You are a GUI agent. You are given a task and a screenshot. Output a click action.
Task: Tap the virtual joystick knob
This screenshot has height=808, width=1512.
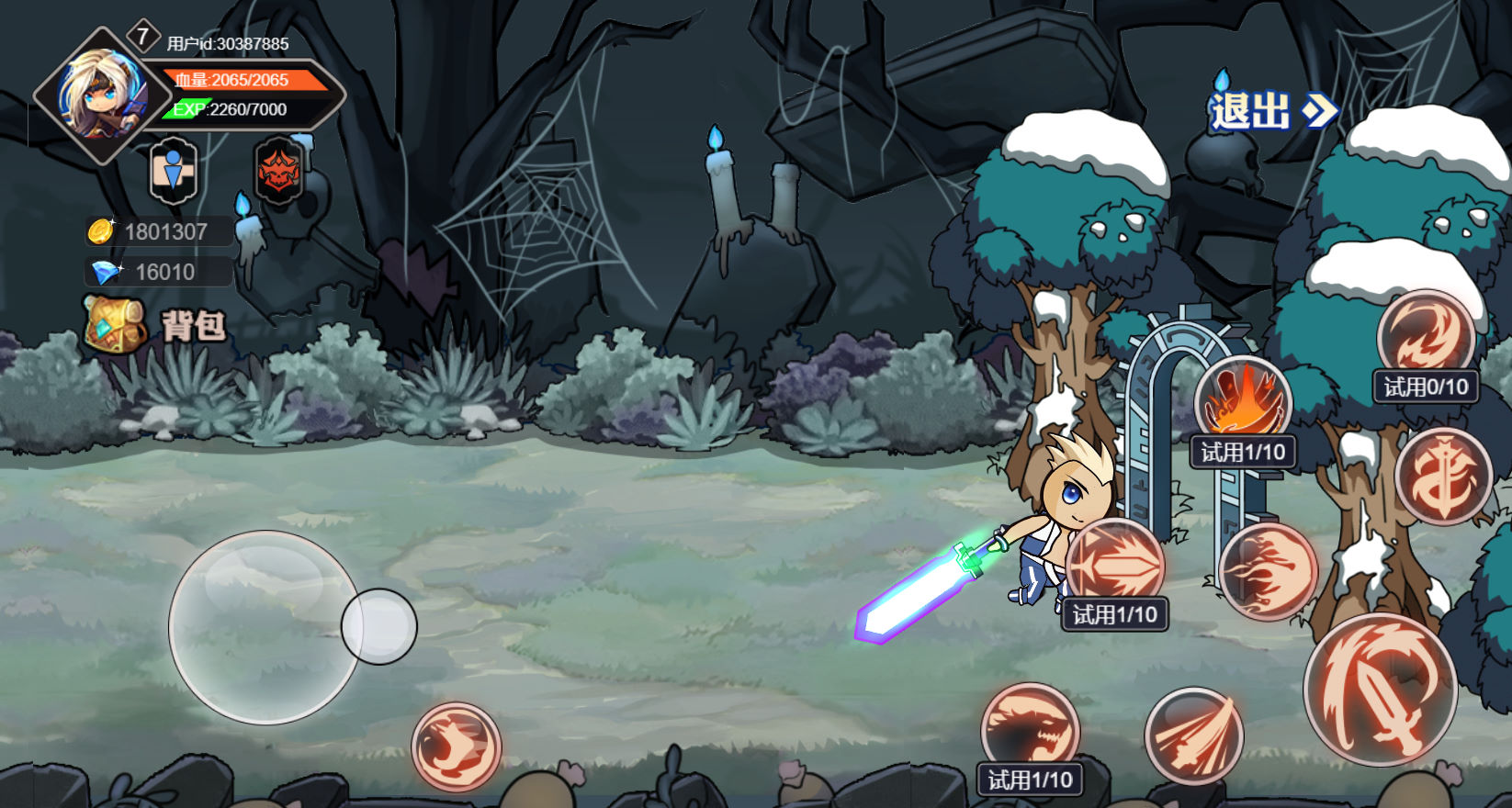click(x=378, y=627)
